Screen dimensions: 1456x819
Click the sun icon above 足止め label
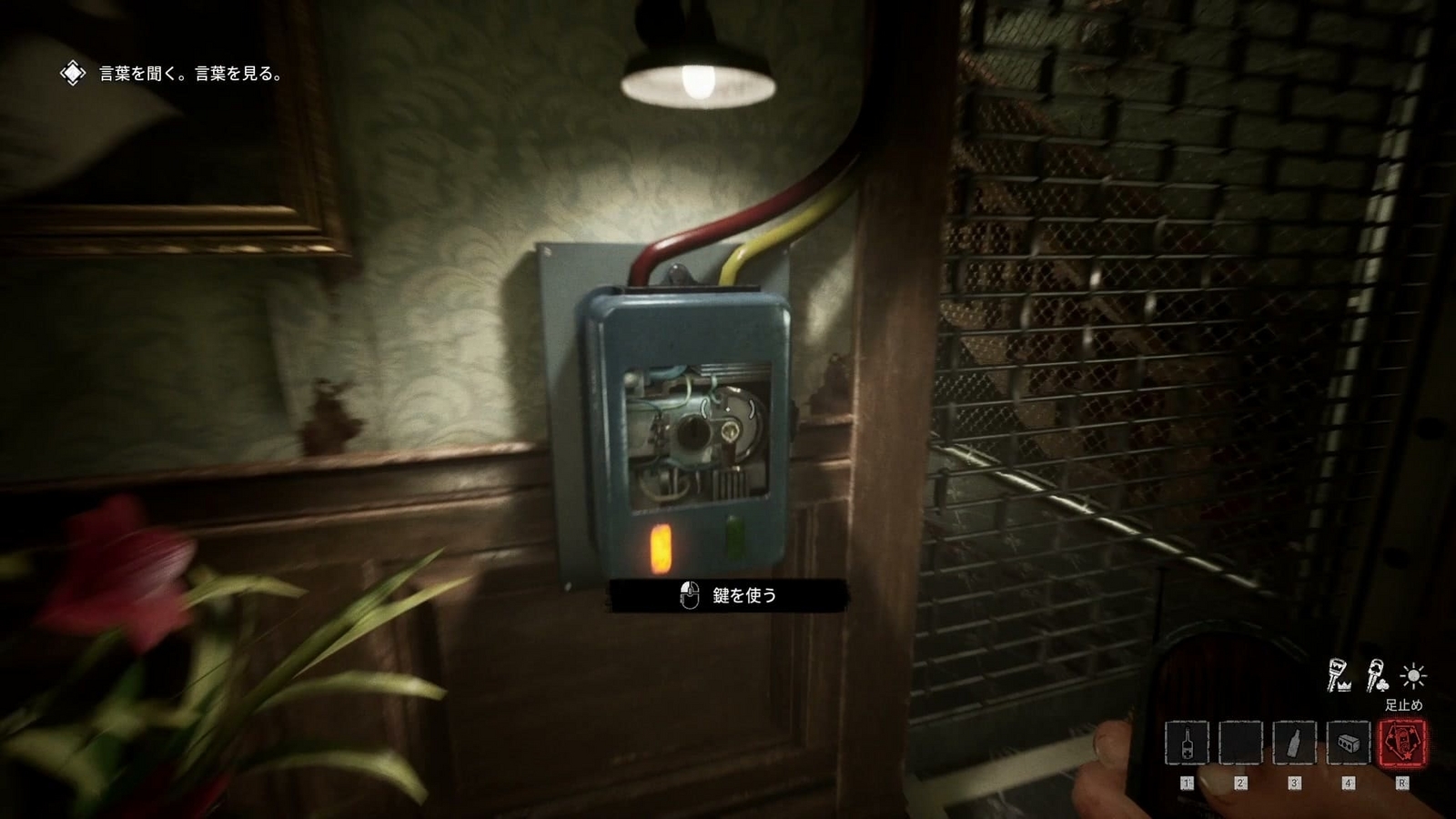coord(1413,675)
